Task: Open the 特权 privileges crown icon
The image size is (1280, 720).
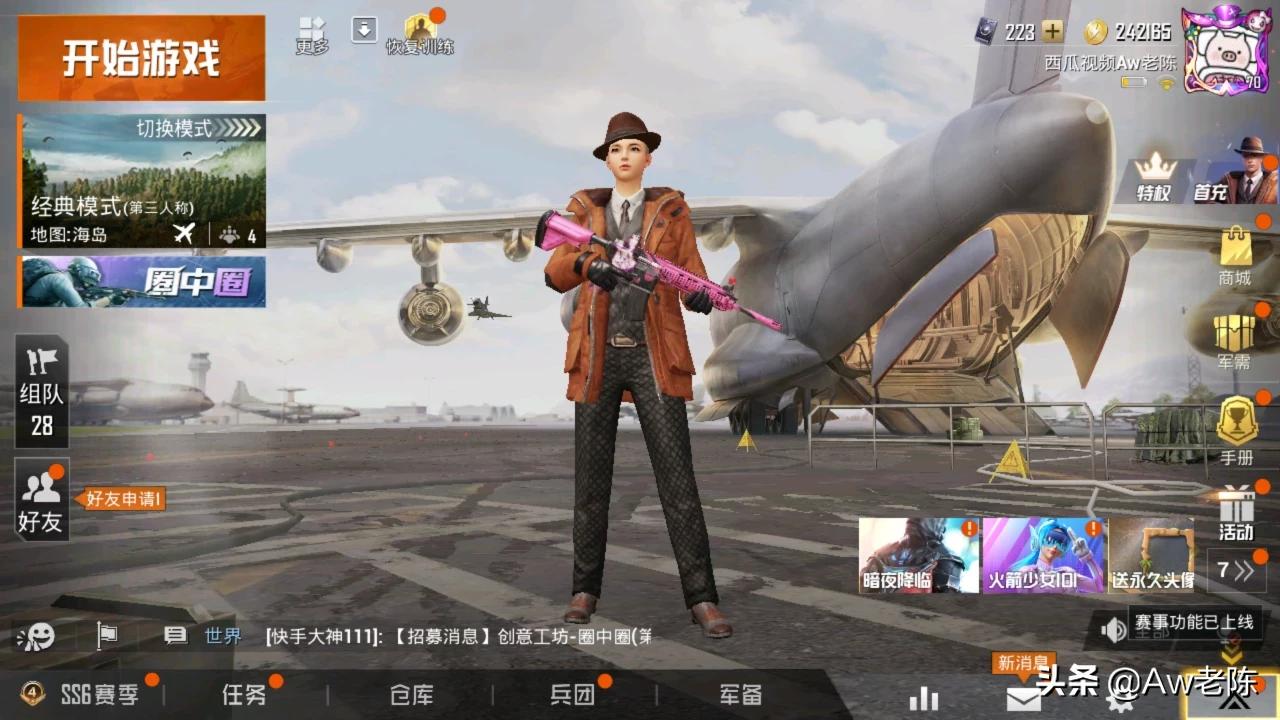Action: click(x=1154, y=177)
